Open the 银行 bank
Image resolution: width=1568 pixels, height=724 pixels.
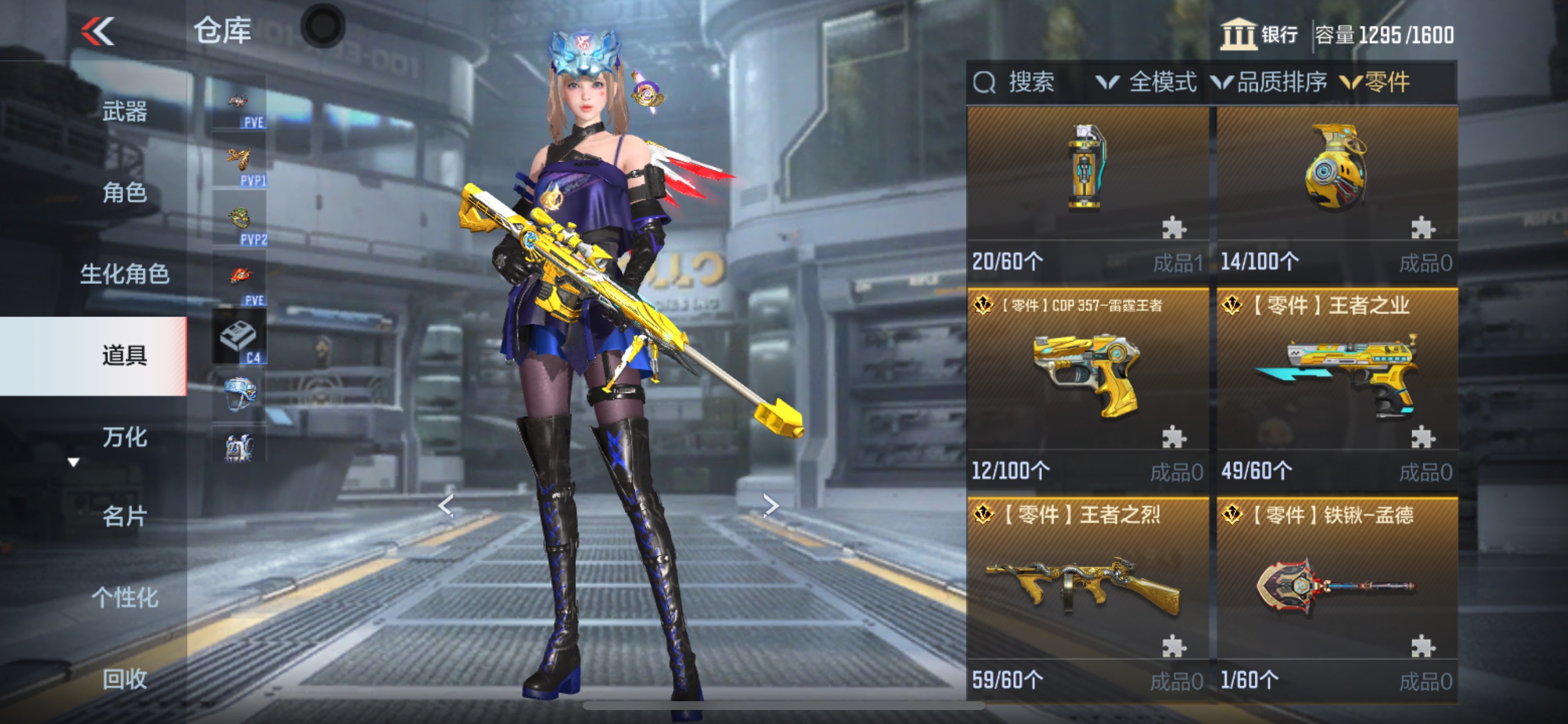coord(1259,34)
